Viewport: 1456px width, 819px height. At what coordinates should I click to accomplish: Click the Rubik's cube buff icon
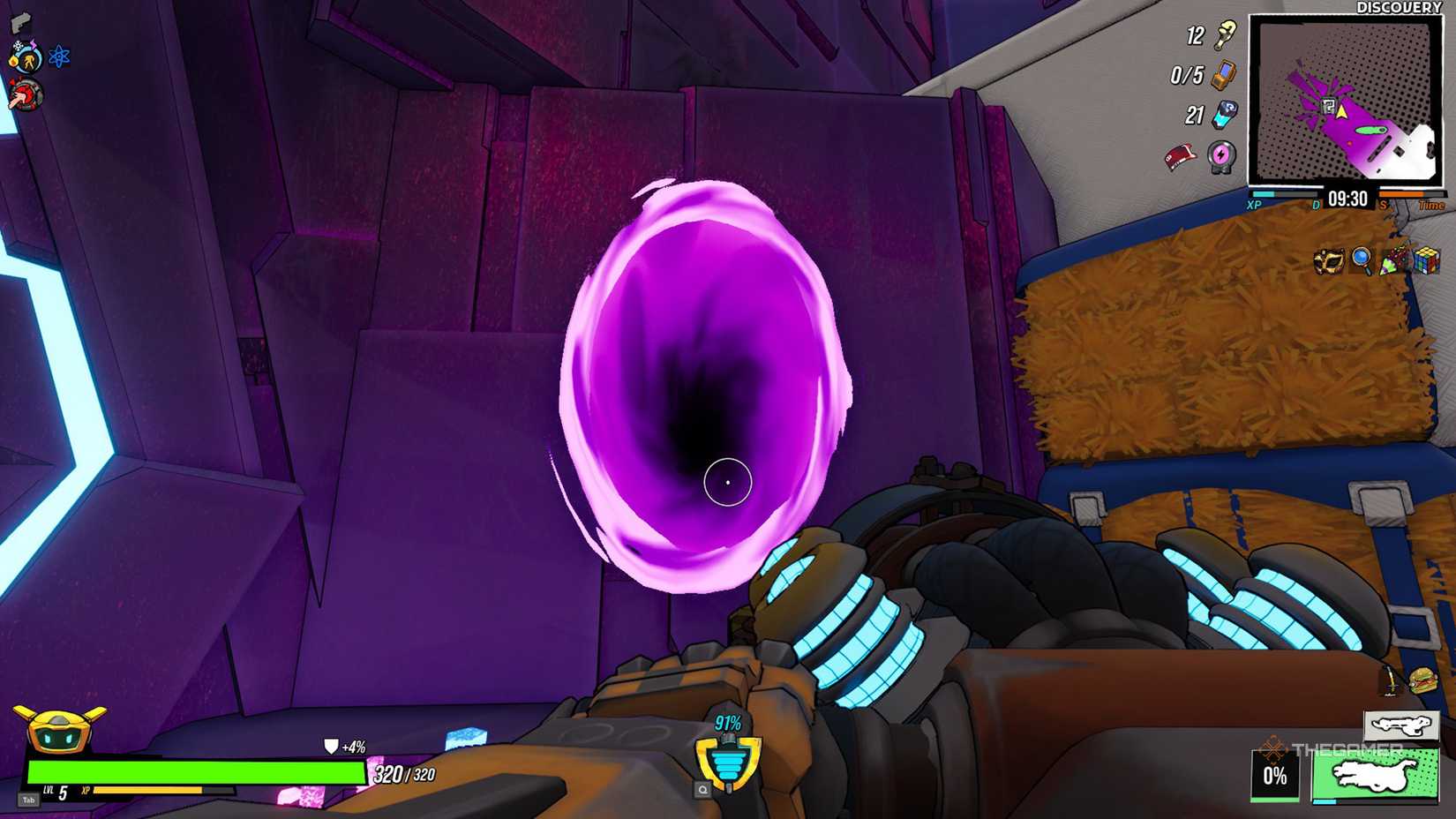point(1427,261)
